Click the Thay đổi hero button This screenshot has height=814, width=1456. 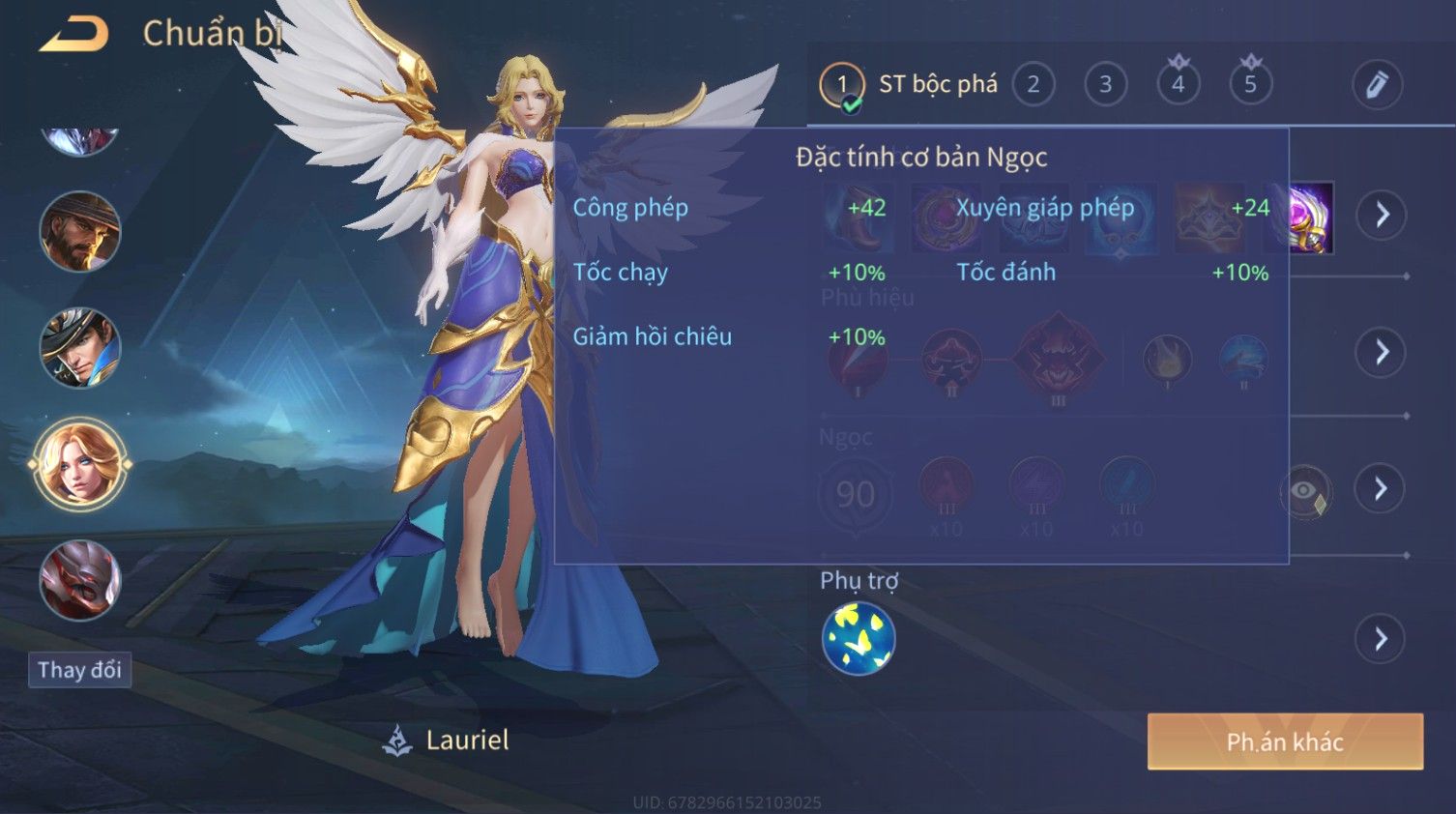79,670
